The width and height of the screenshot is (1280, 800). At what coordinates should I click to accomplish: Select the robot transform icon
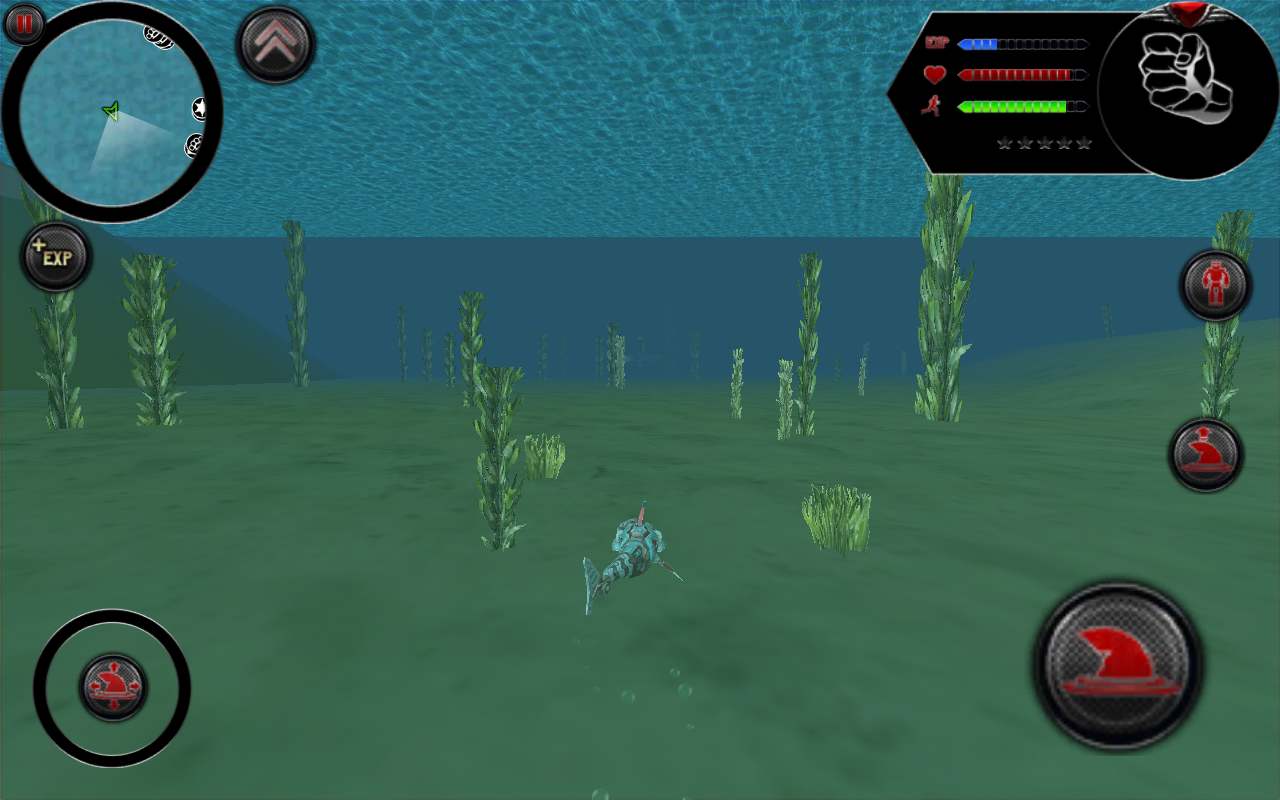pyautogui.click(x=1216, y=285)
